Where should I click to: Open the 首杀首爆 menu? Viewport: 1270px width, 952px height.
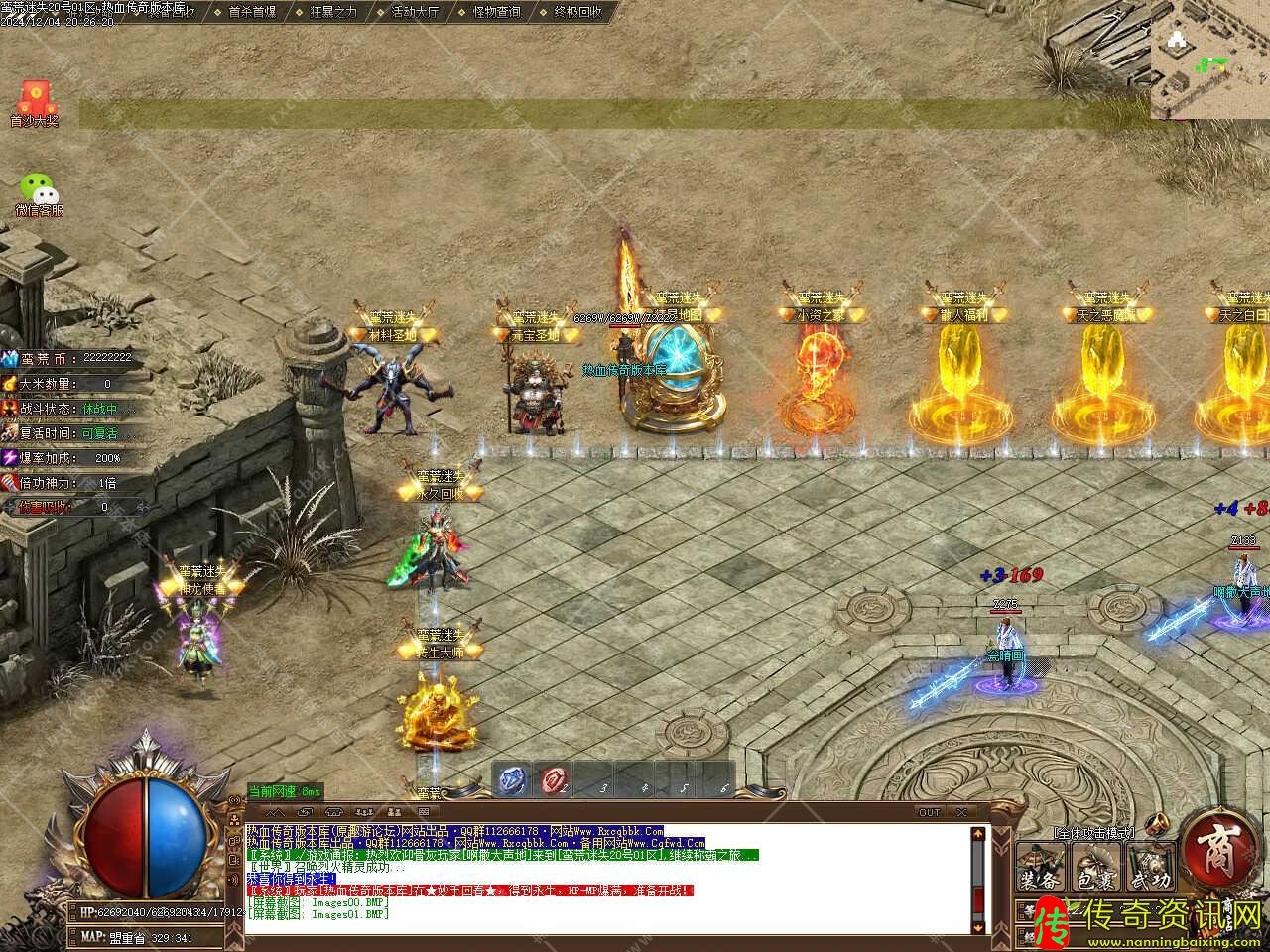pos(251,12)
